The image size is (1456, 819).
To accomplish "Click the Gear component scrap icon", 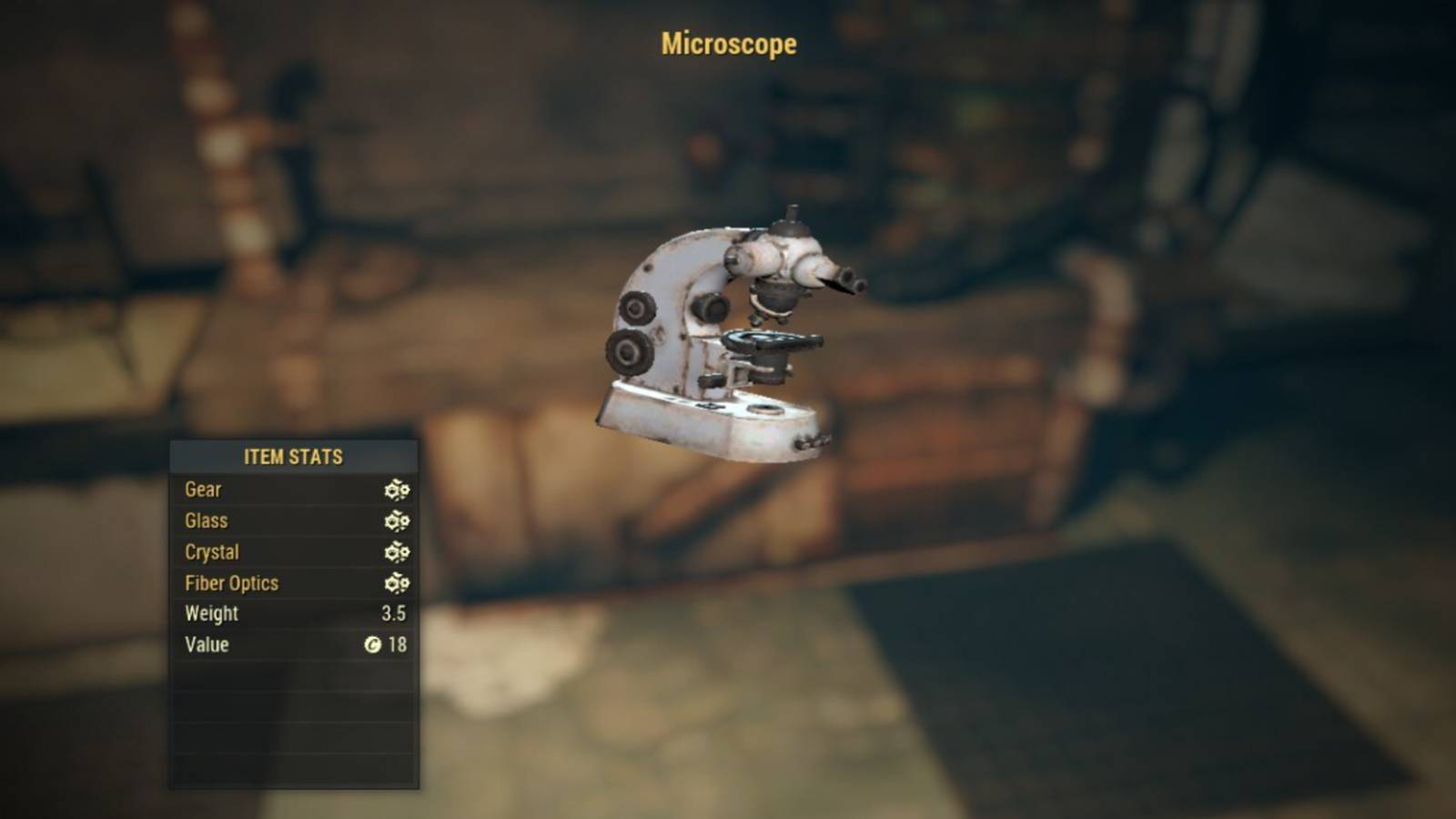I will (x=395, y=490).
